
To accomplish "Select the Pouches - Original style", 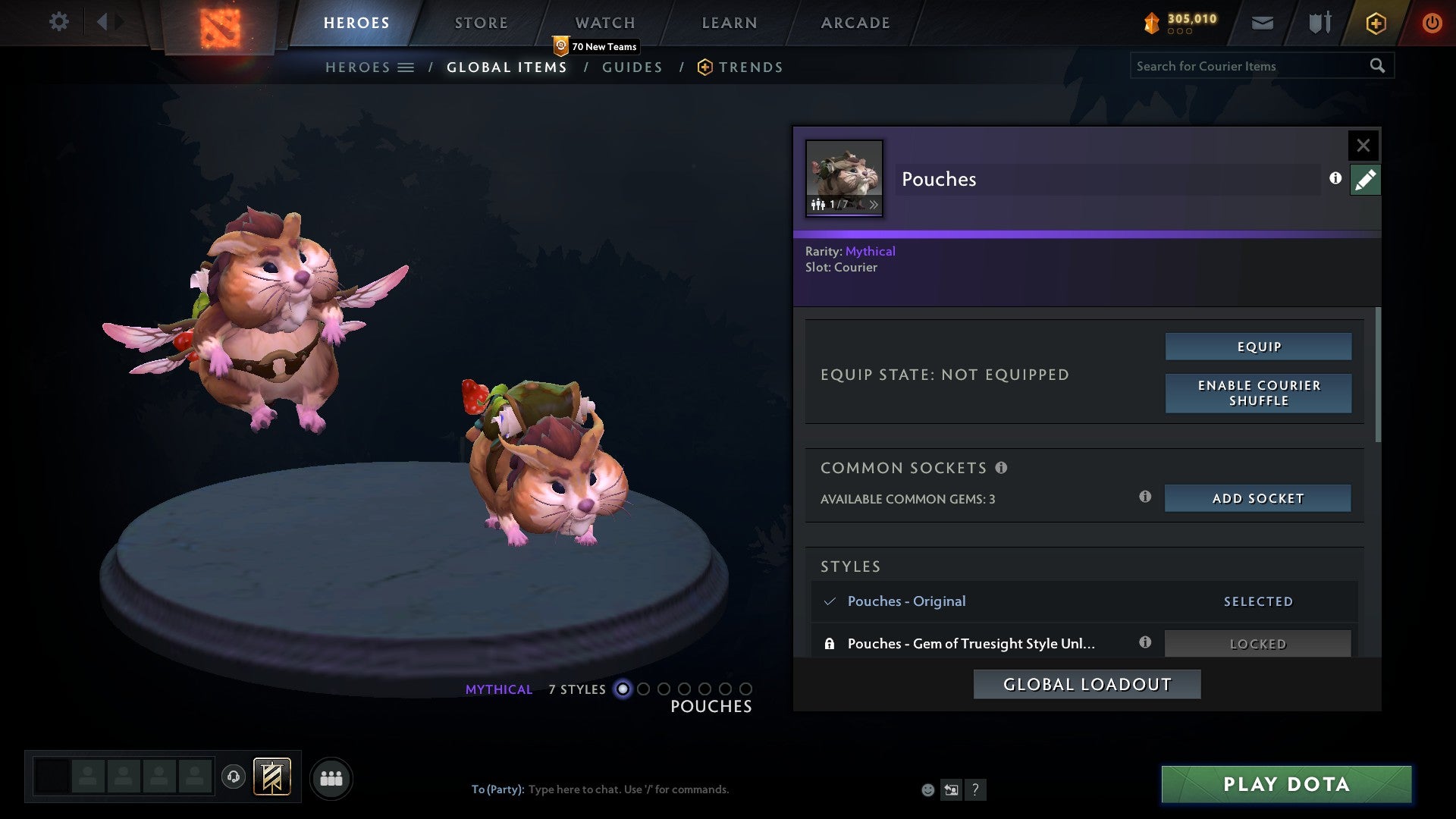I will click(907, 601).
